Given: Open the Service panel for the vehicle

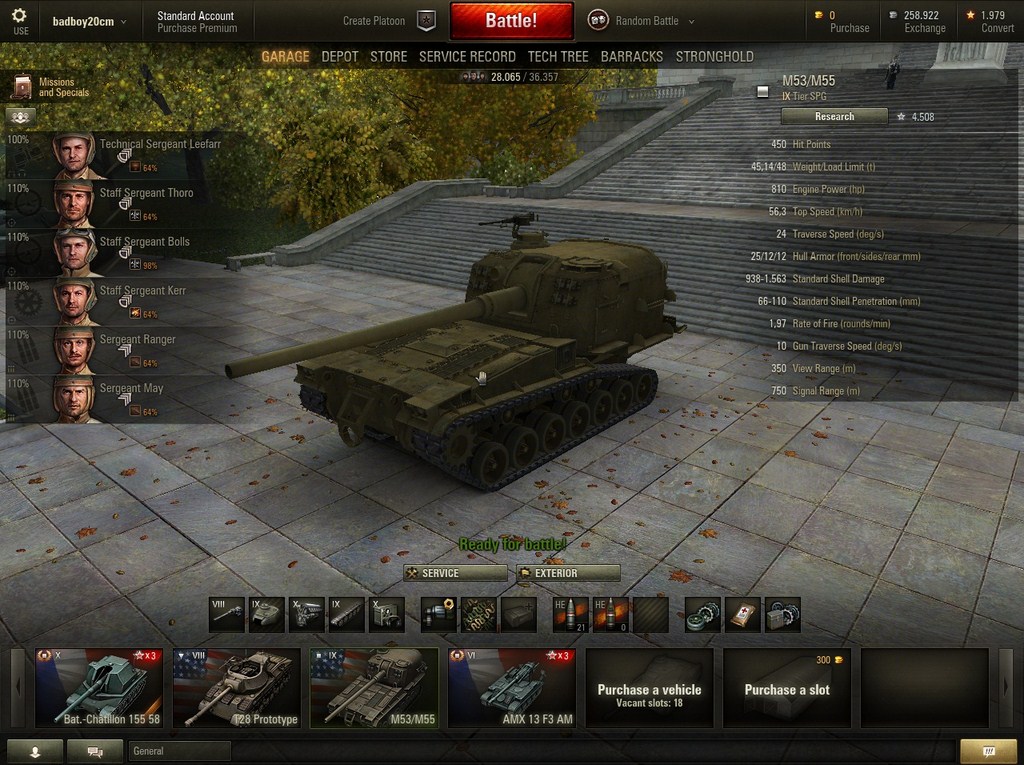Looking at the screenshot, I should [x=455, y=573].
